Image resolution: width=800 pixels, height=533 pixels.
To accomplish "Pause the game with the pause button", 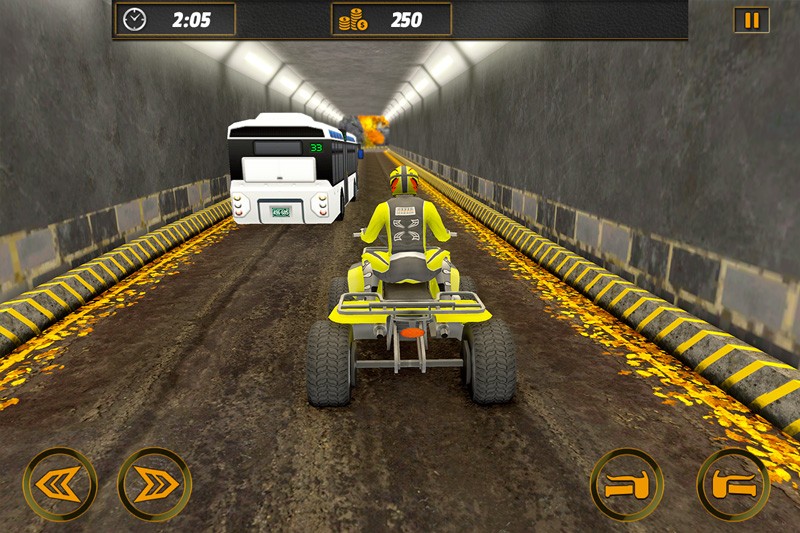I will (x=751, y=20).
